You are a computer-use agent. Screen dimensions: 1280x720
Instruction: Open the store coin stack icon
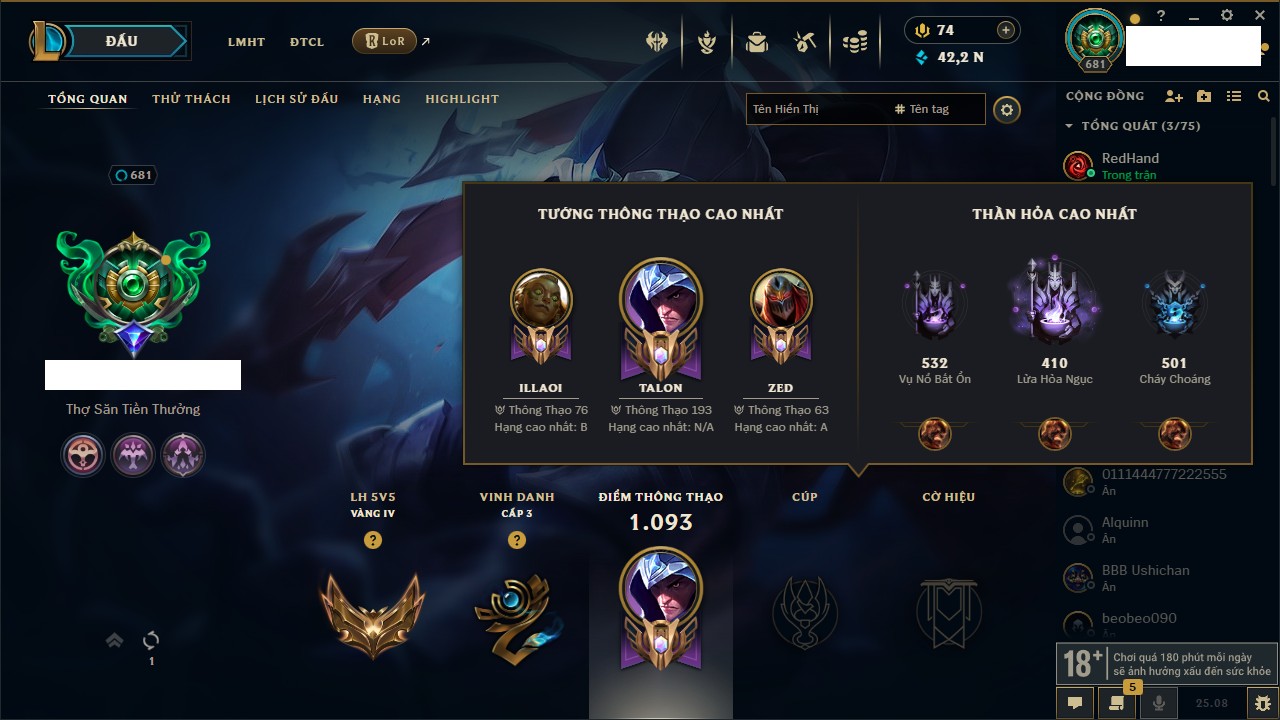pos(854,42)
